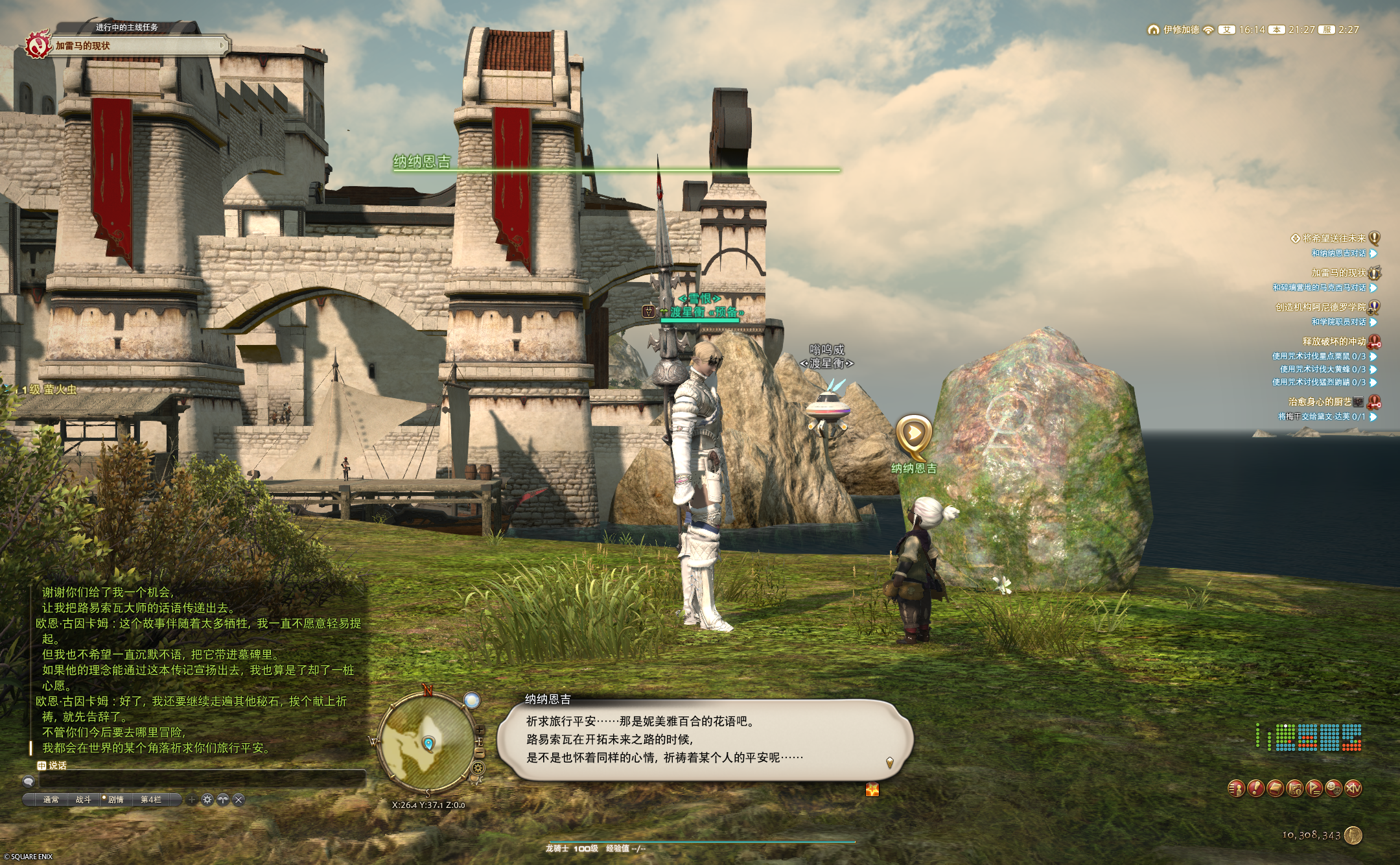Toggle the sun-shaped chat filter icon near the chat tabs
This screenshot has width=1400, height=865.
coord(207,800)
